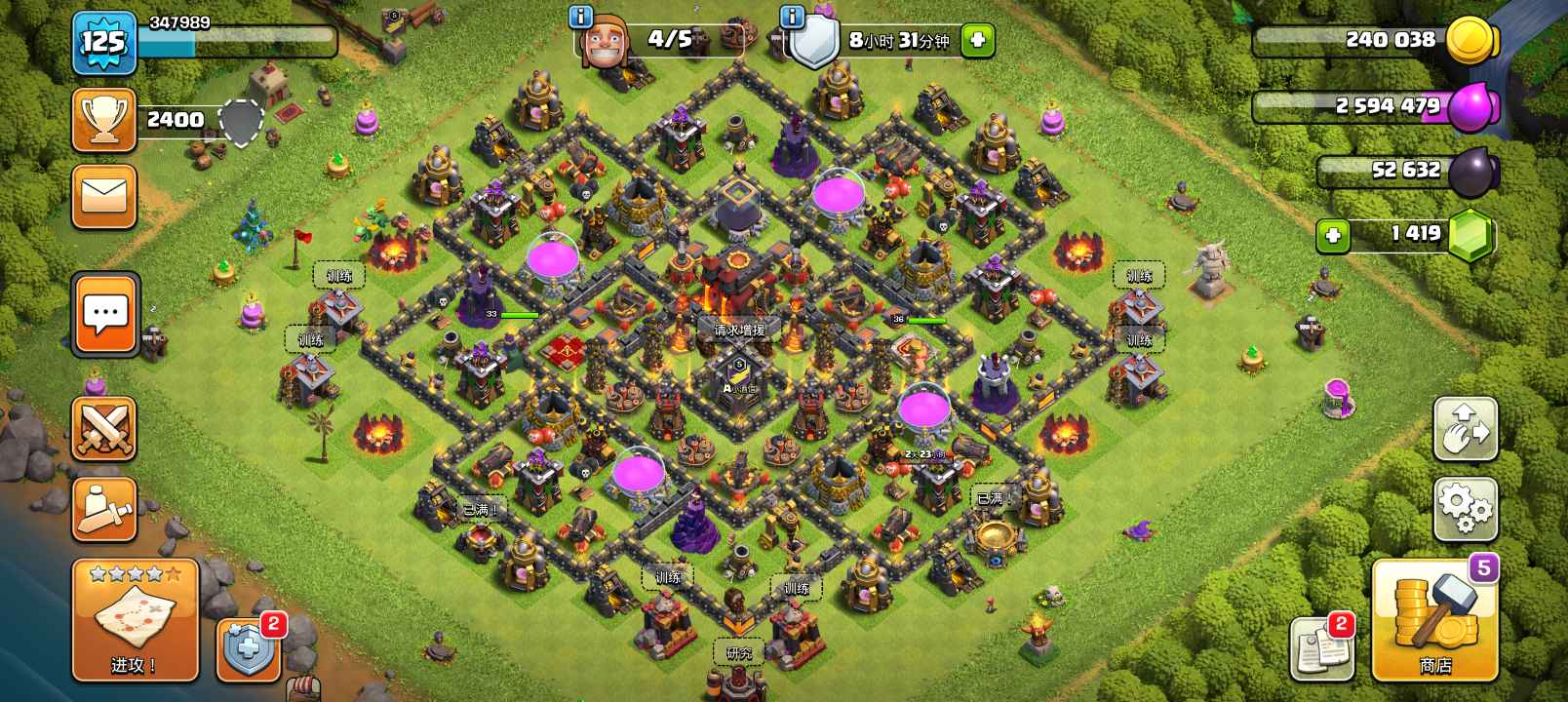View the level 125 experience badge
Image resolution: width=1568 pixels, height=702 pixels.
tap(103, 42)
